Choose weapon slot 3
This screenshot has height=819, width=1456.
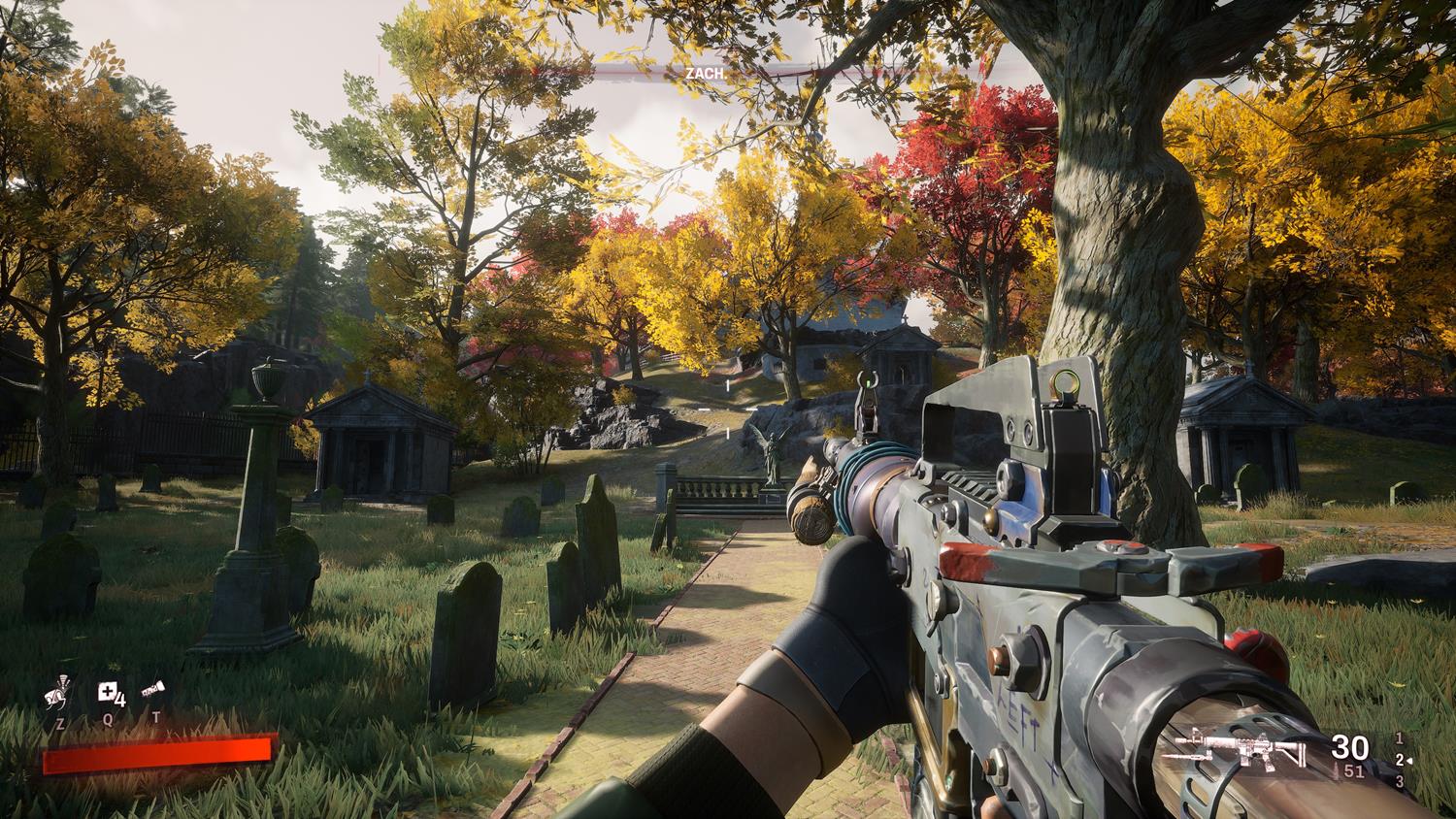pyautogui.click(x=1399, y=781)
